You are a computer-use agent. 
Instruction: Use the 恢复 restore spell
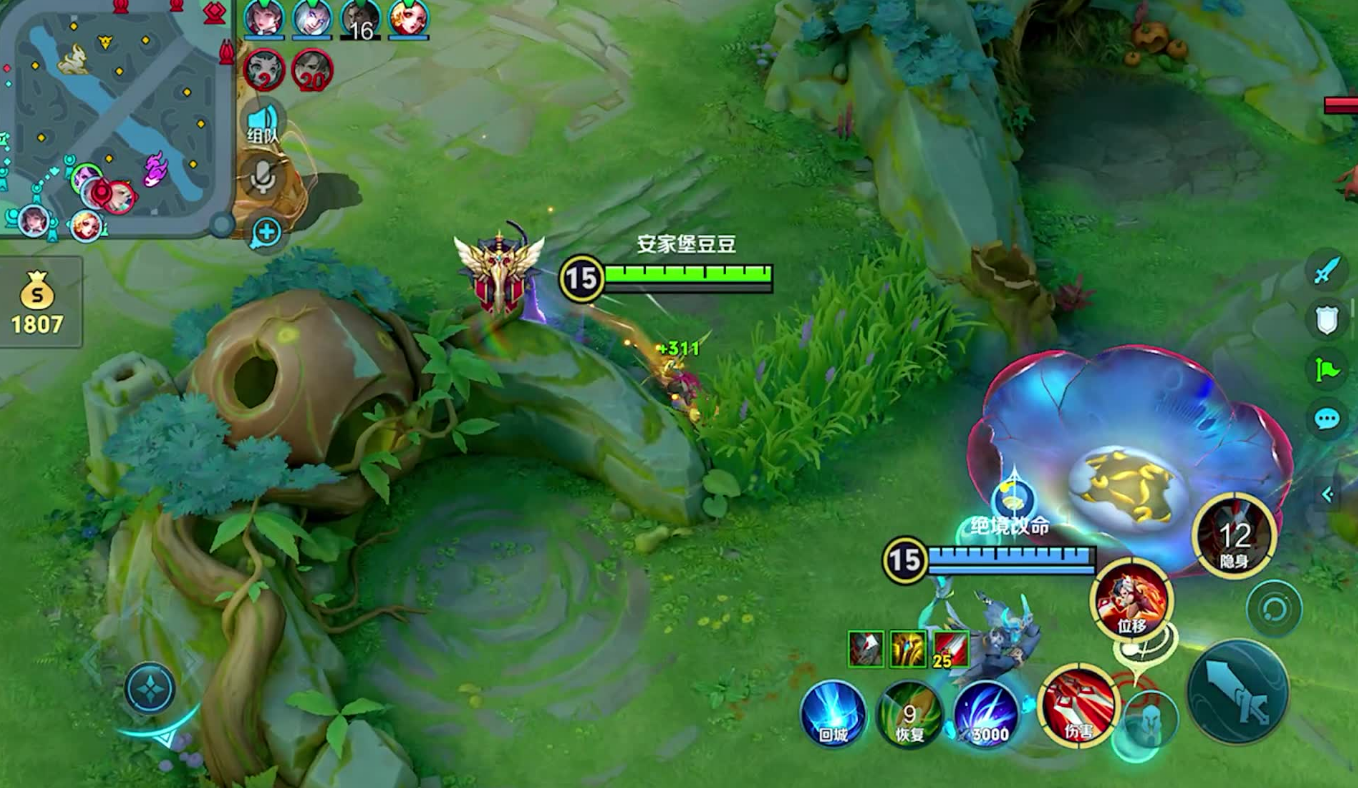[x=909, y=713]
